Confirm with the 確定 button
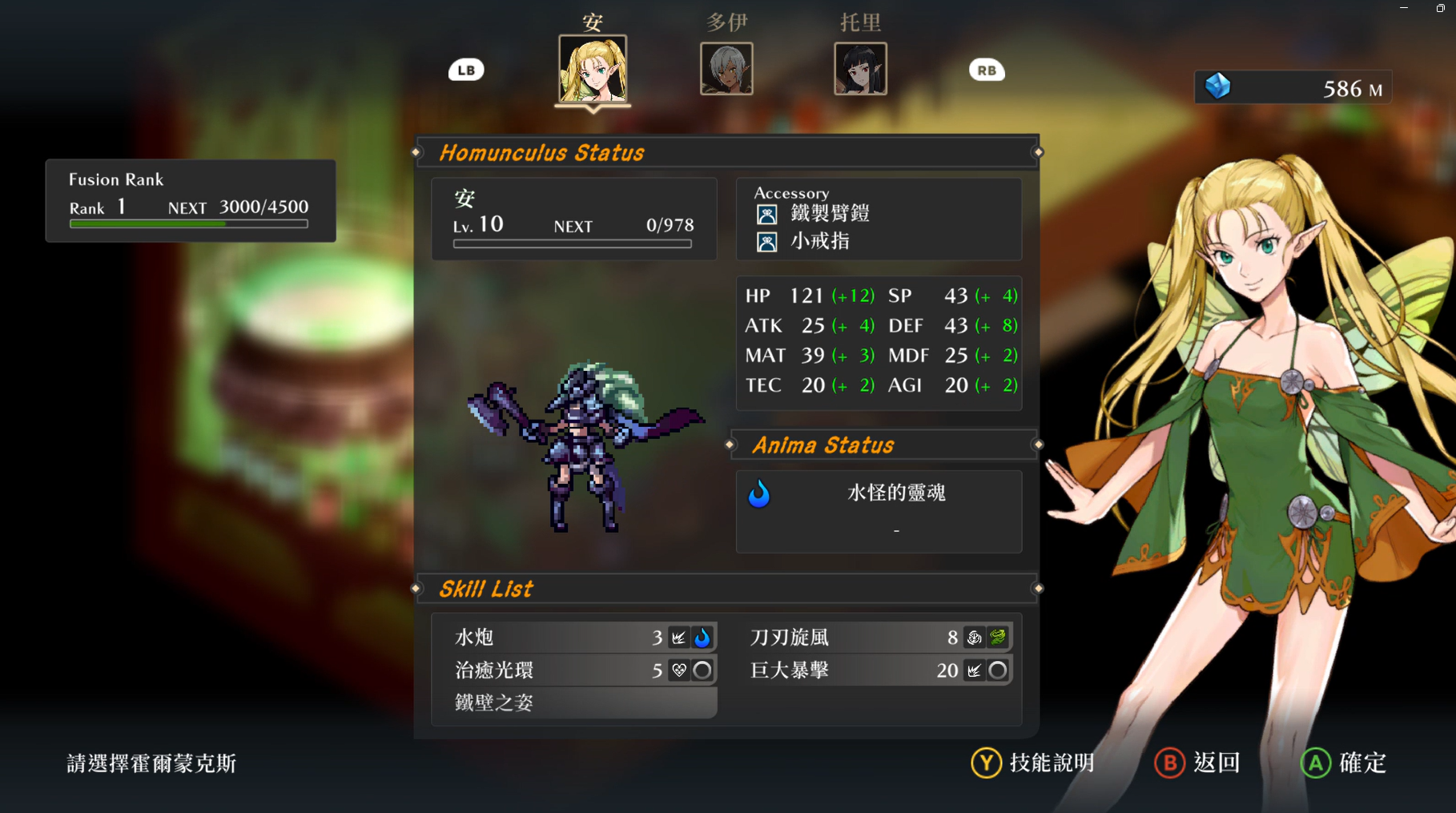 (1344, 763)
